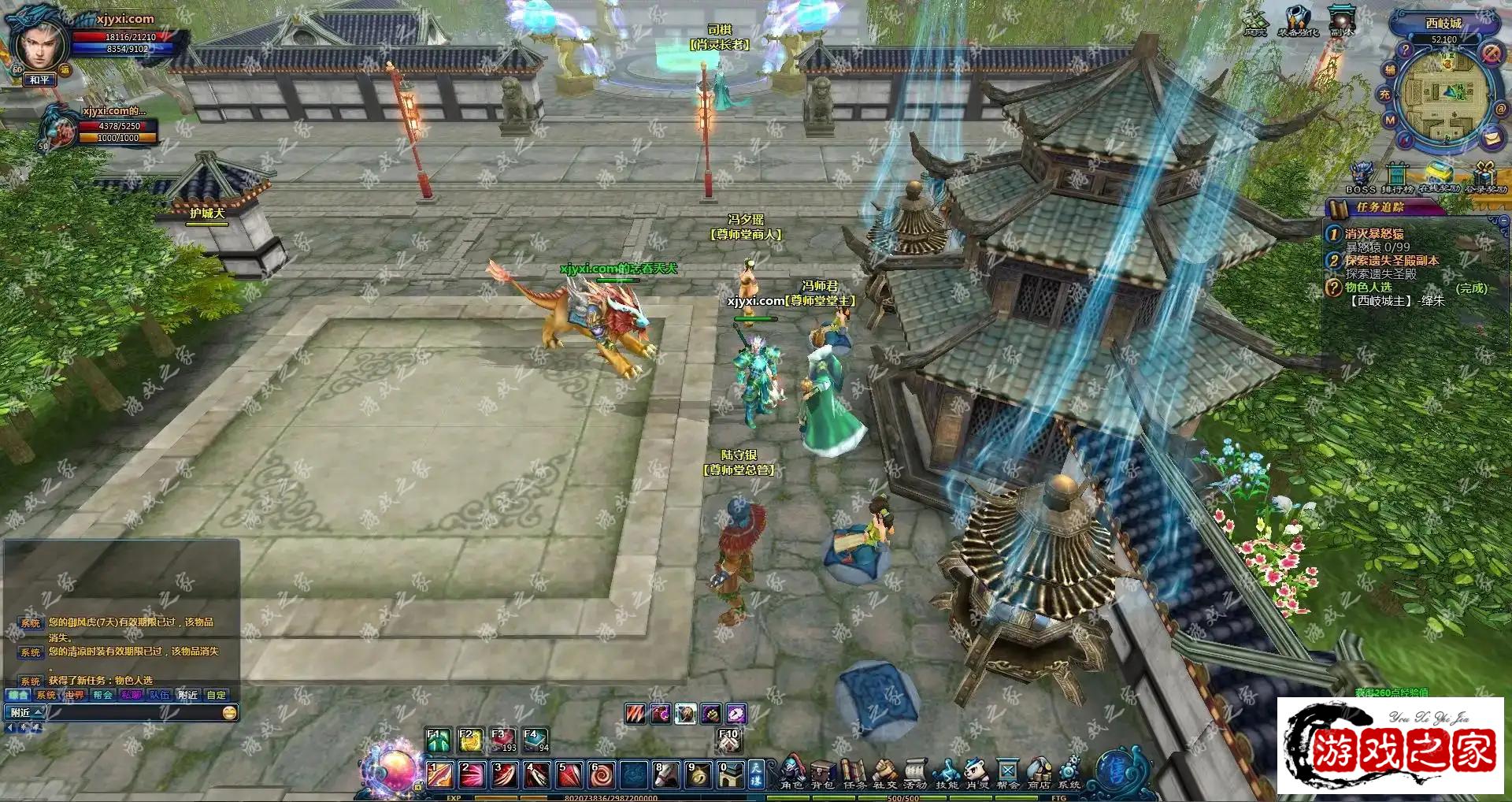This screenshot has width=1512, height=802.
Task: Click the chat message input field
Action: pos(134,712)
